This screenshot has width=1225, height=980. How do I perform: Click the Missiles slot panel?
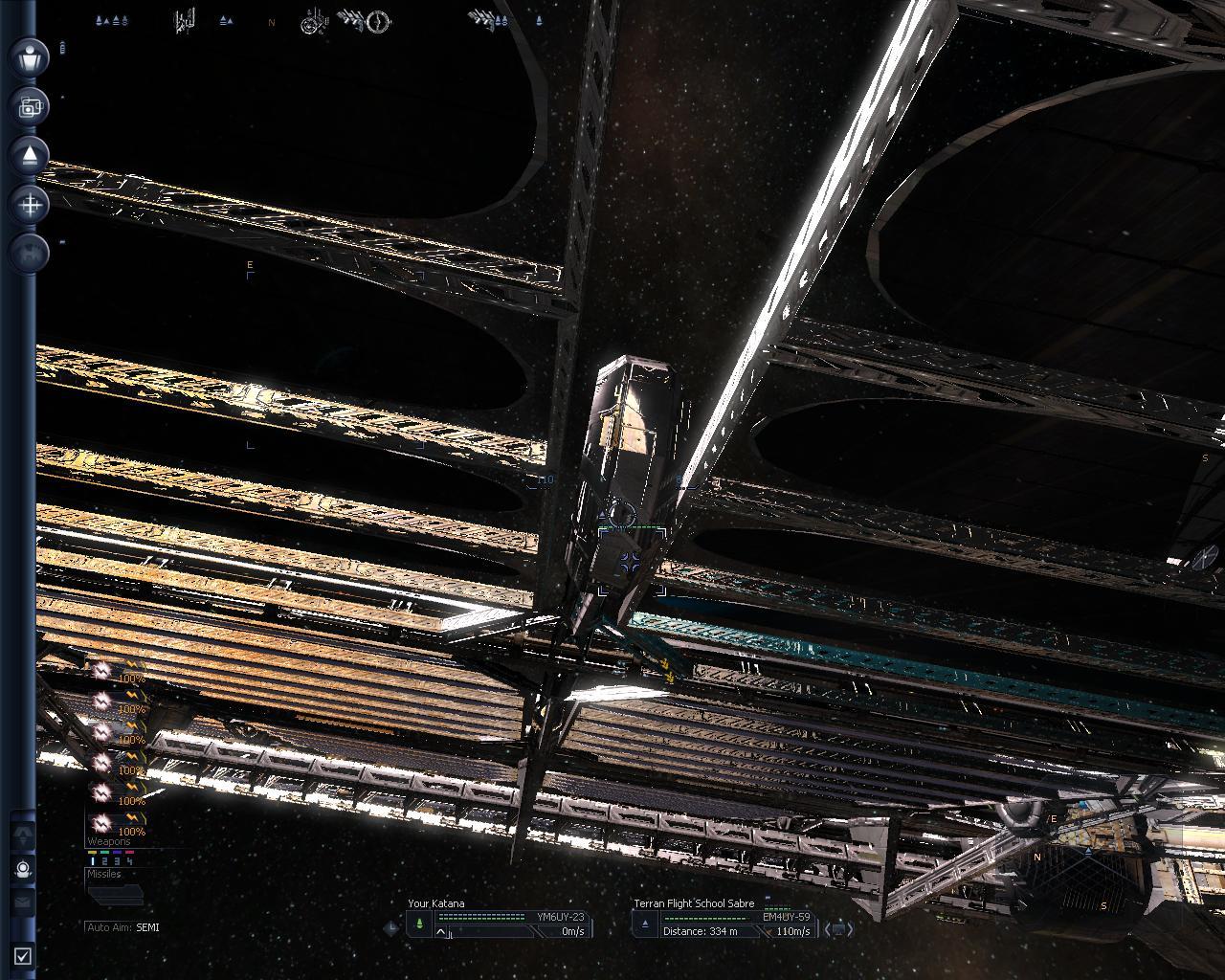click(x=115, y=894)
